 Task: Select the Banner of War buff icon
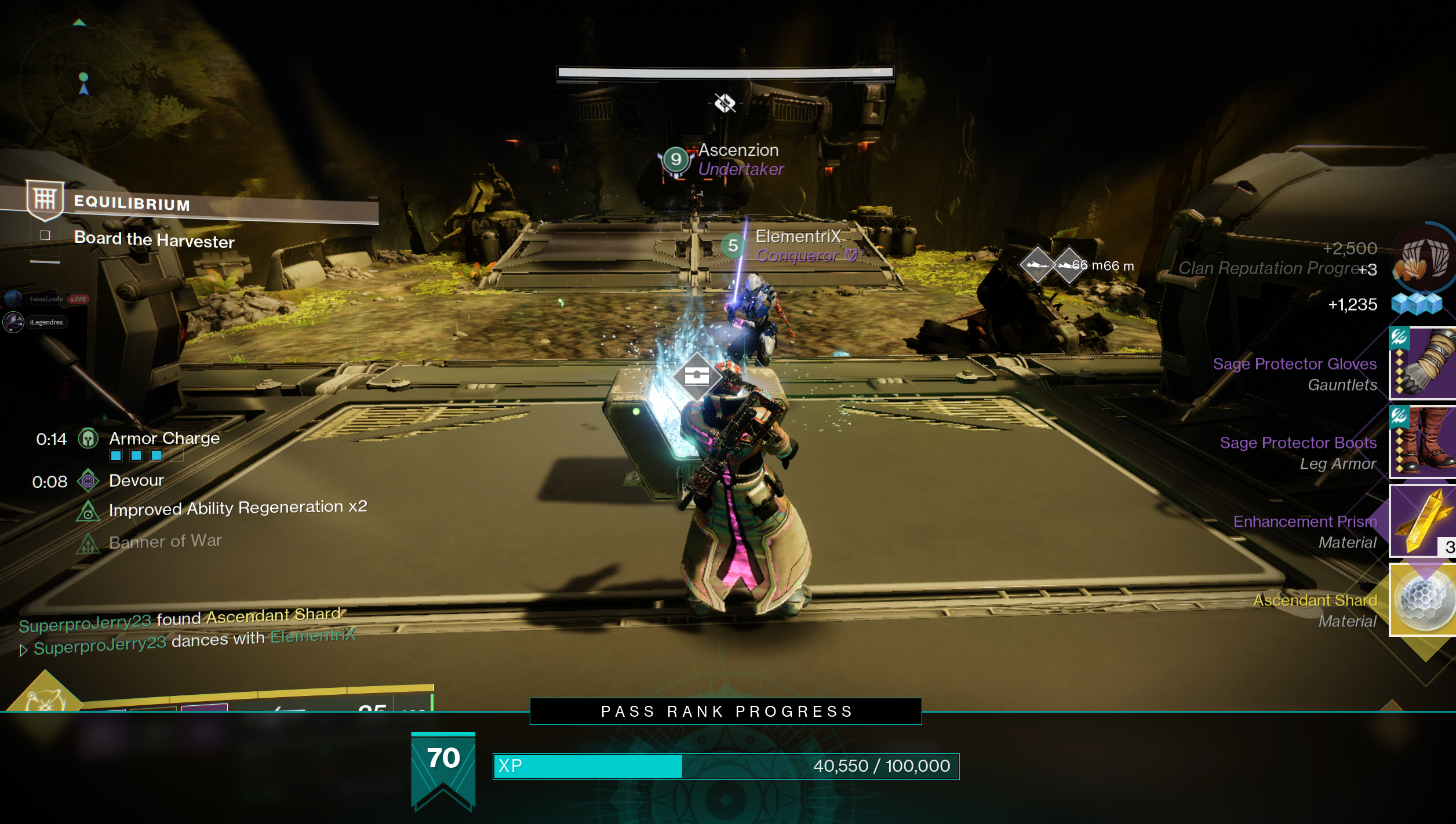coord(88,544)
